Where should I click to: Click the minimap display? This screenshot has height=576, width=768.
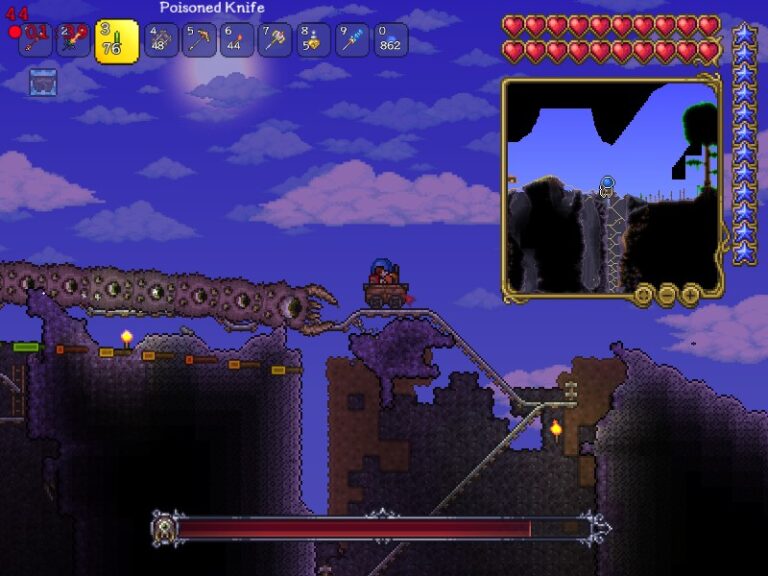pyautogui.click(x=611, y=186)
